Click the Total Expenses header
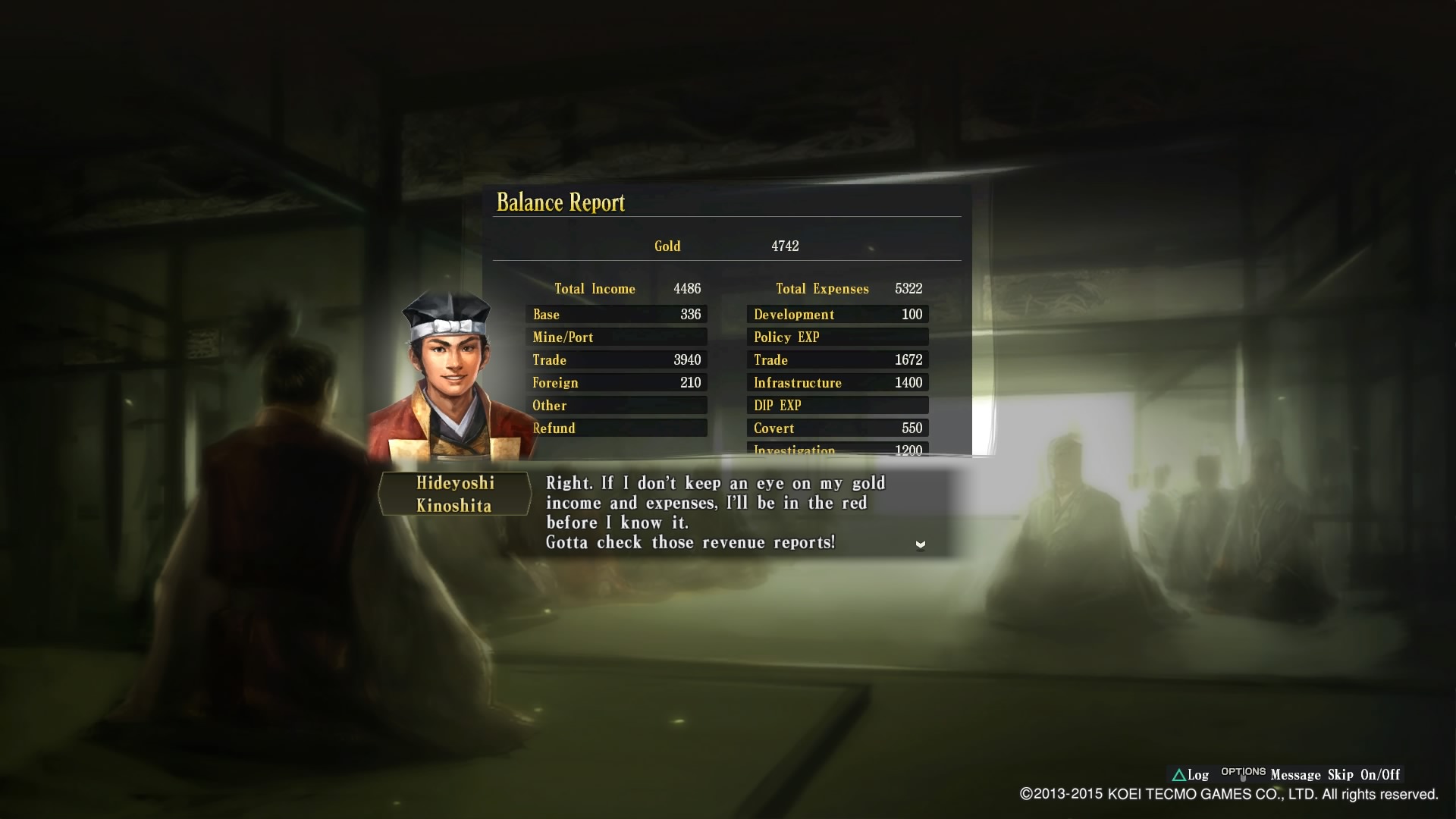This screenshot has height=819, width=1456. pos(822,288)
